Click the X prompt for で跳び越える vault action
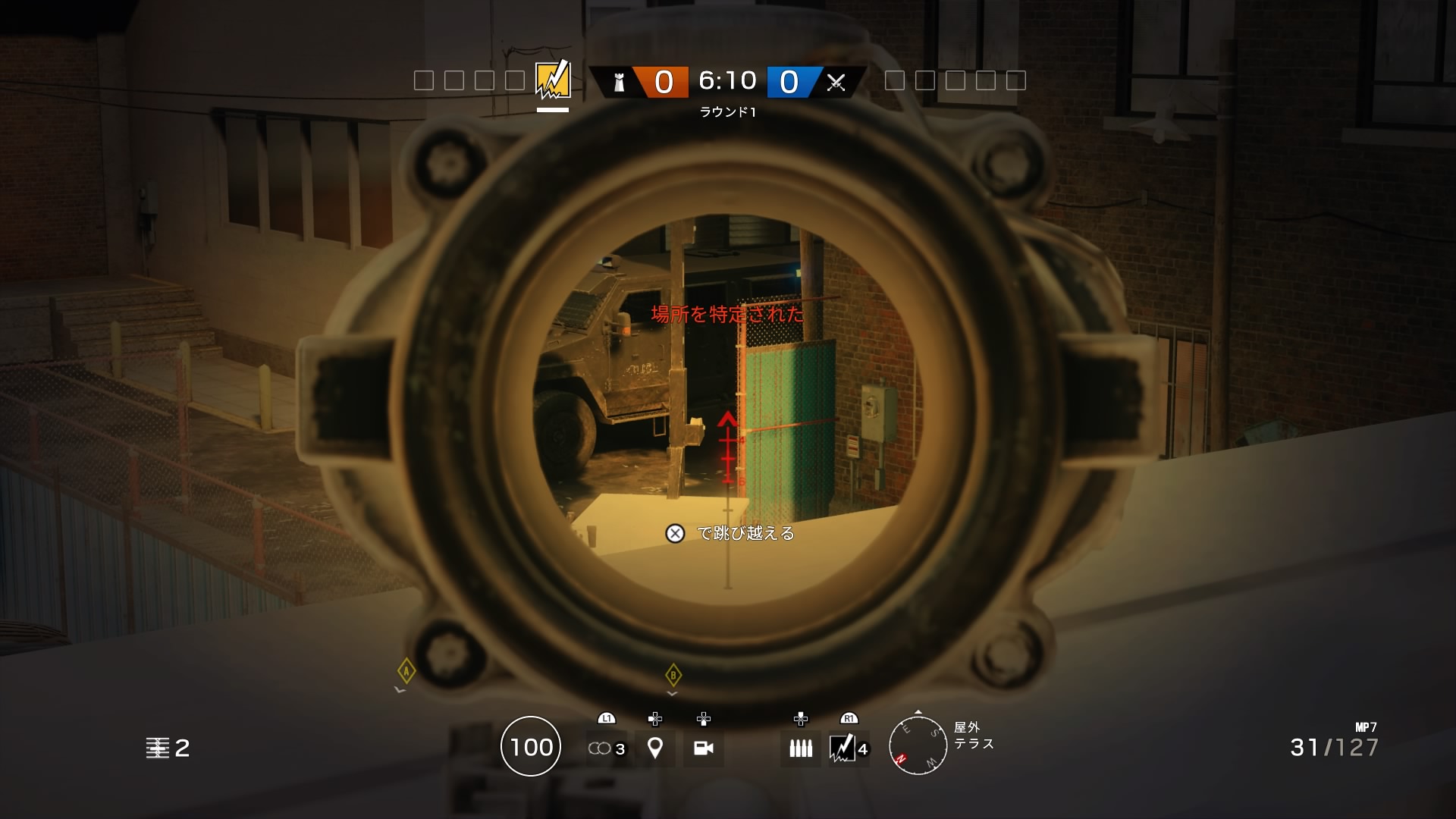1456x819 pixels. [x=673, y=535]
